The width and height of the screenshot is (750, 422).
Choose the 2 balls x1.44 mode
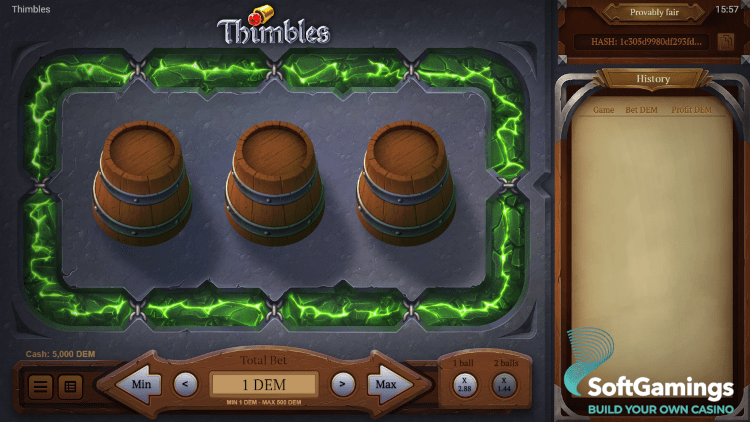(x=504, y=384)
